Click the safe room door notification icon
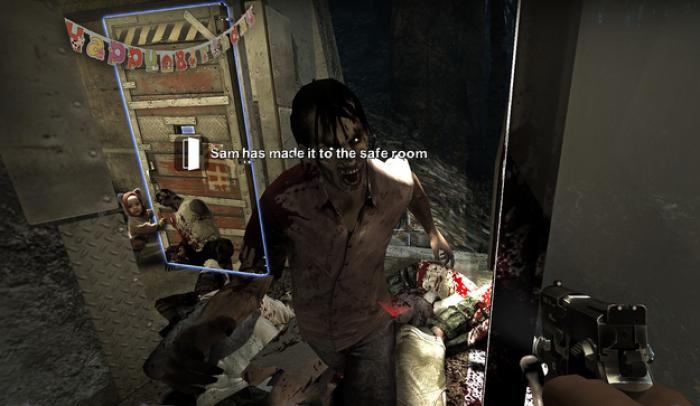 tap(188, 153)
